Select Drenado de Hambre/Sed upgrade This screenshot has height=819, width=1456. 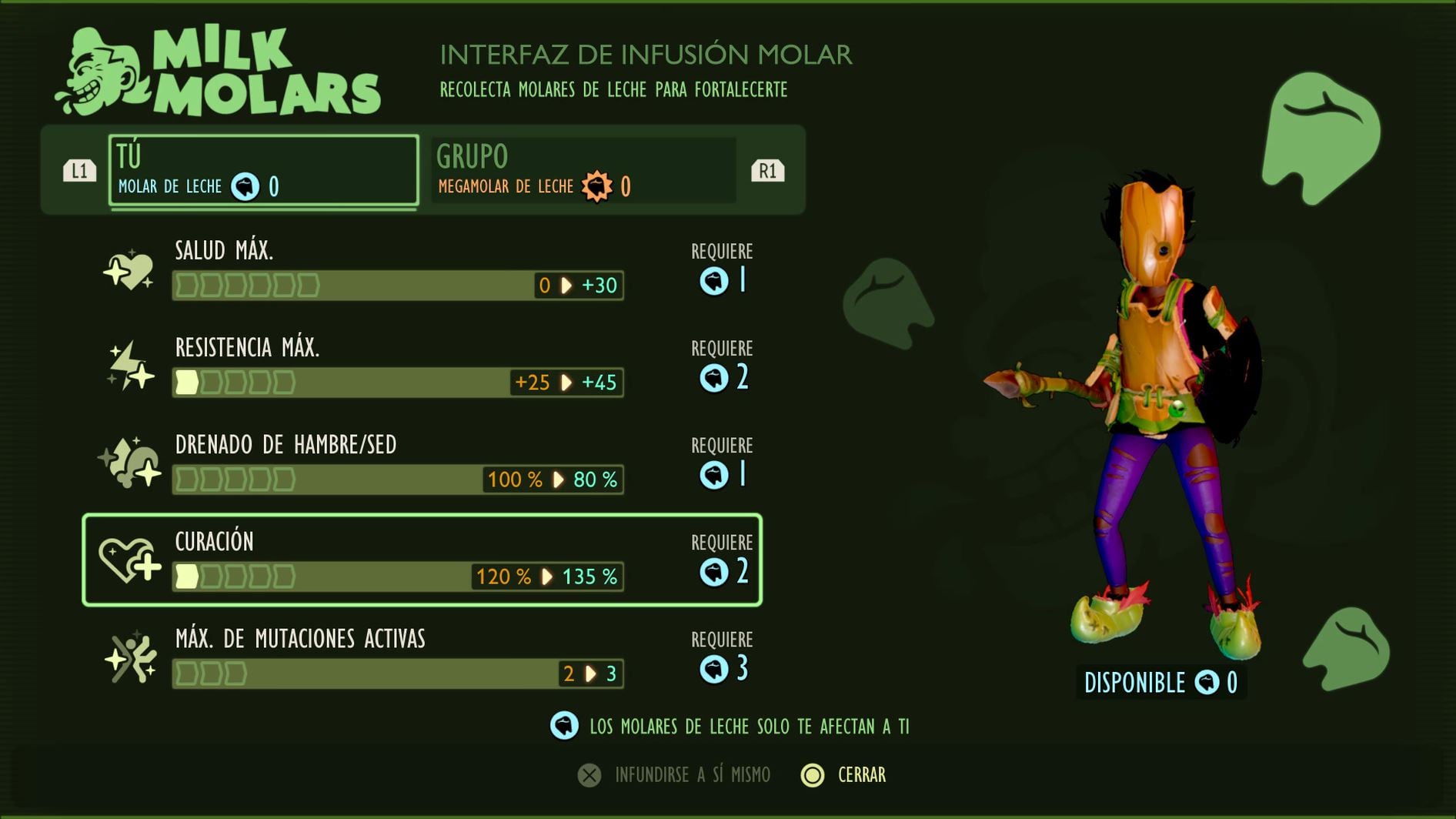coord(422,463)
